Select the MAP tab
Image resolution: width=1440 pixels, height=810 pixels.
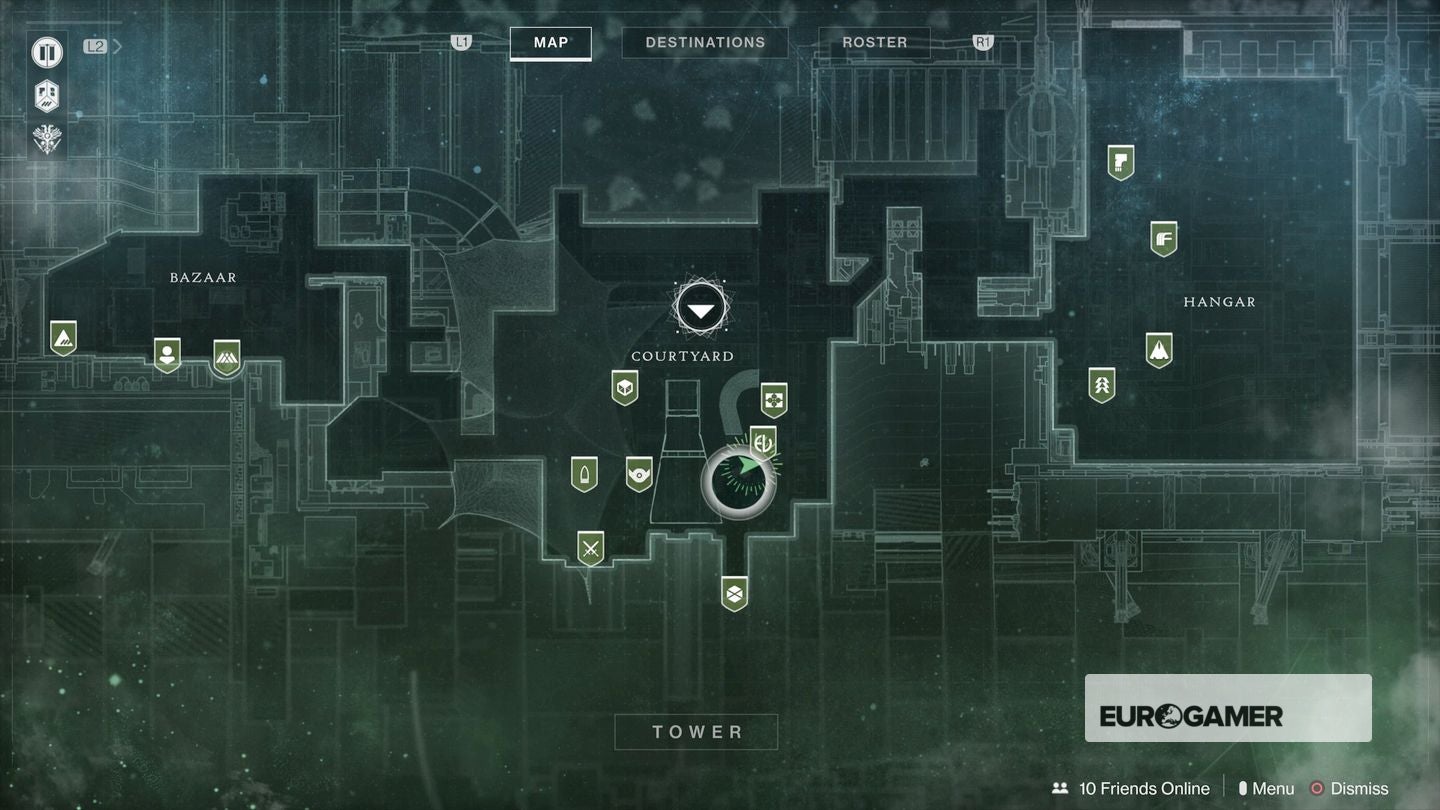[550, 43]
